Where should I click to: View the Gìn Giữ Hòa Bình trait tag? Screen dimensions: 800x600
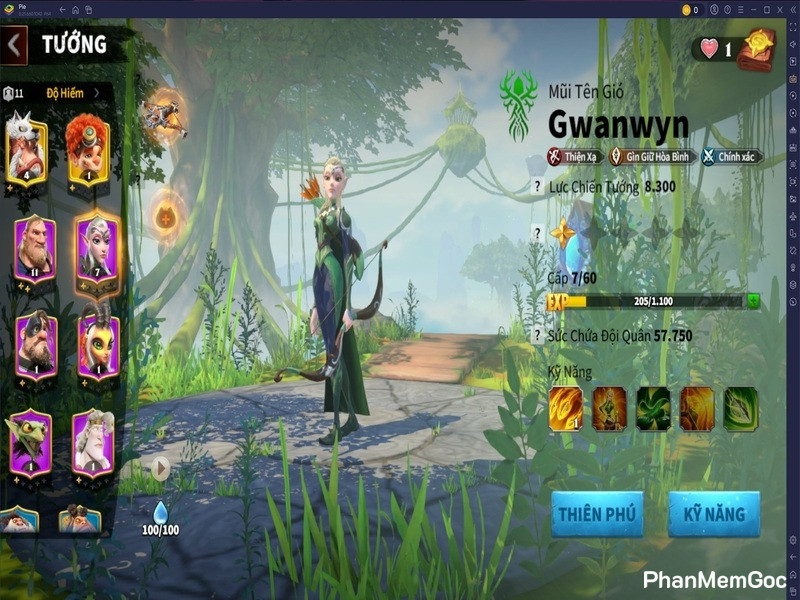coord(650,156)
